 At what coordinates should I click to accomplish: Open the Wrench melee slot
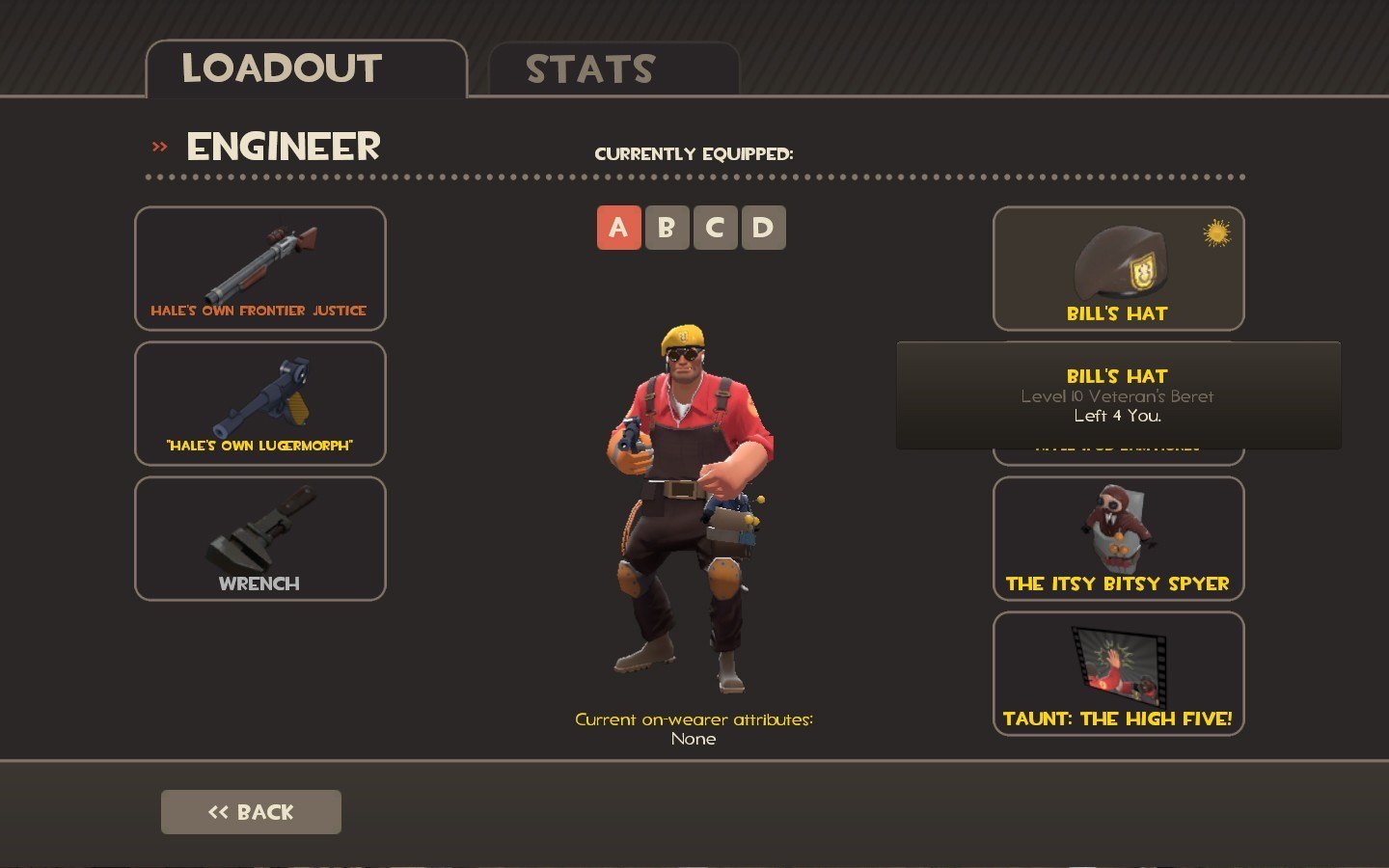pyautogui.click(x=259, y=538)
